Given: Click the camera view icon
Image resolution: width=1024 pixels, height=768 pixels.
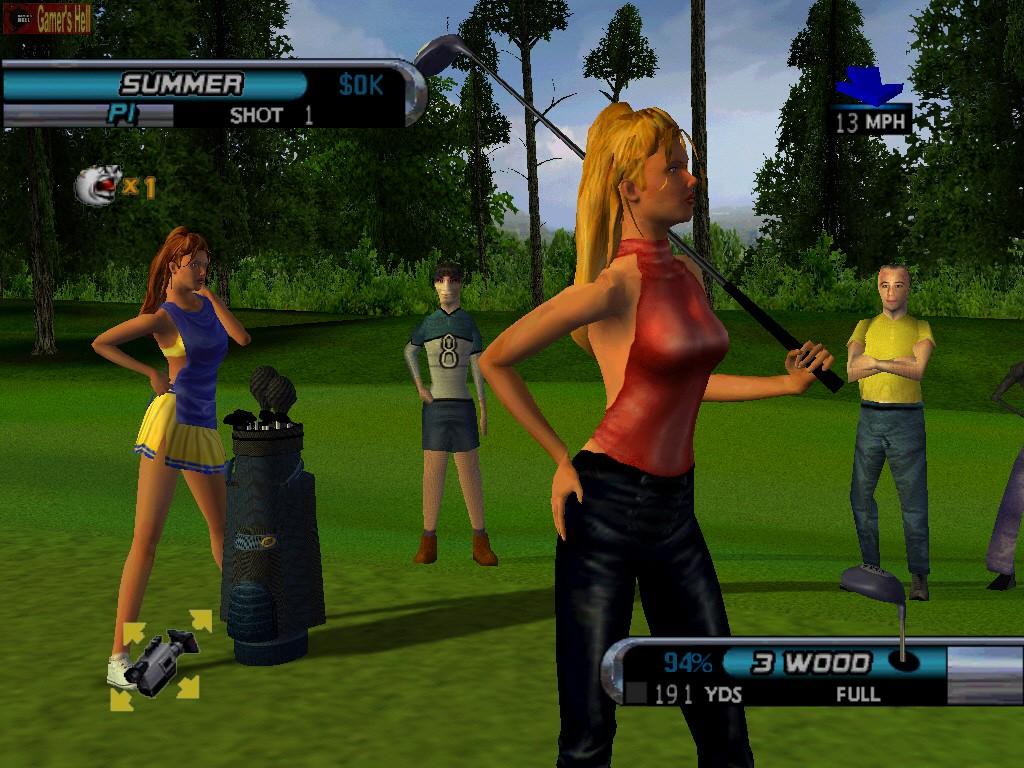Looking at the screenshot, I should click(160, 659).
